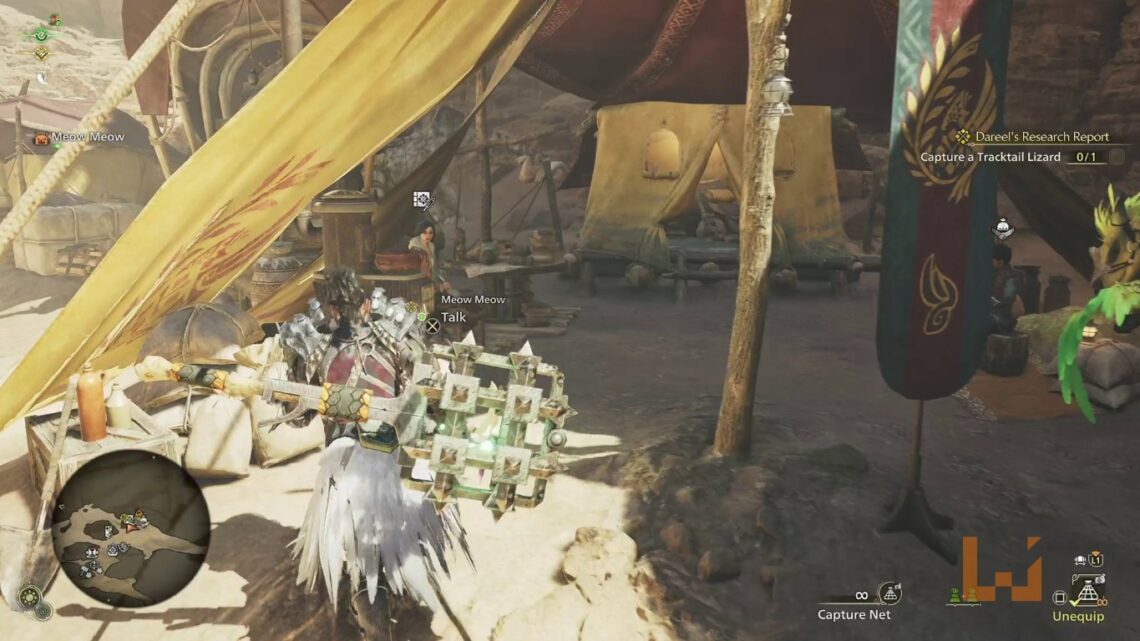Select the Capture Net item with Unequip label
1140x641 pixels.
point(1086,593)
